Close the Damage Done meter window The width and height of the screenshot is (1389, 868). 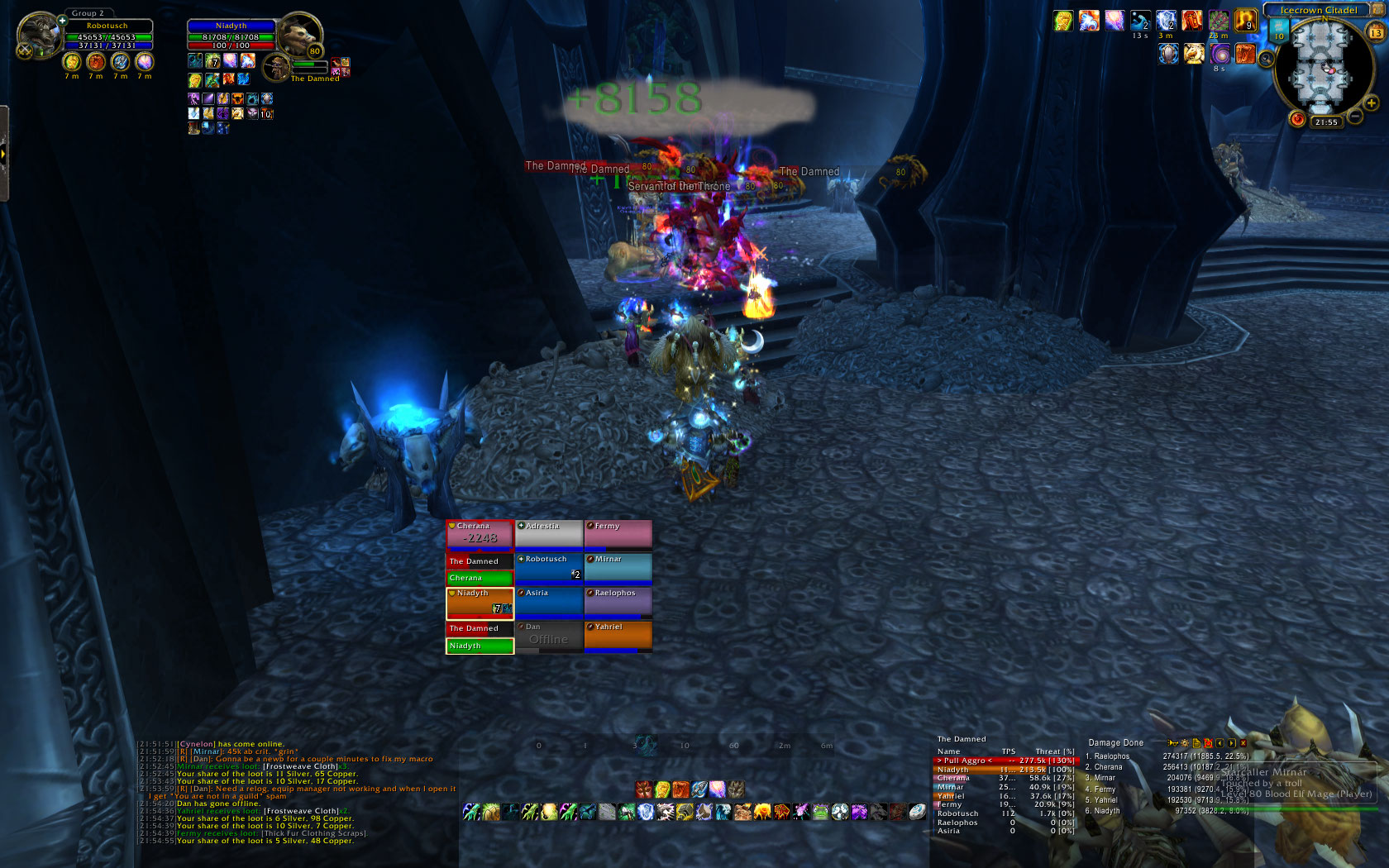coord(1243,743)
